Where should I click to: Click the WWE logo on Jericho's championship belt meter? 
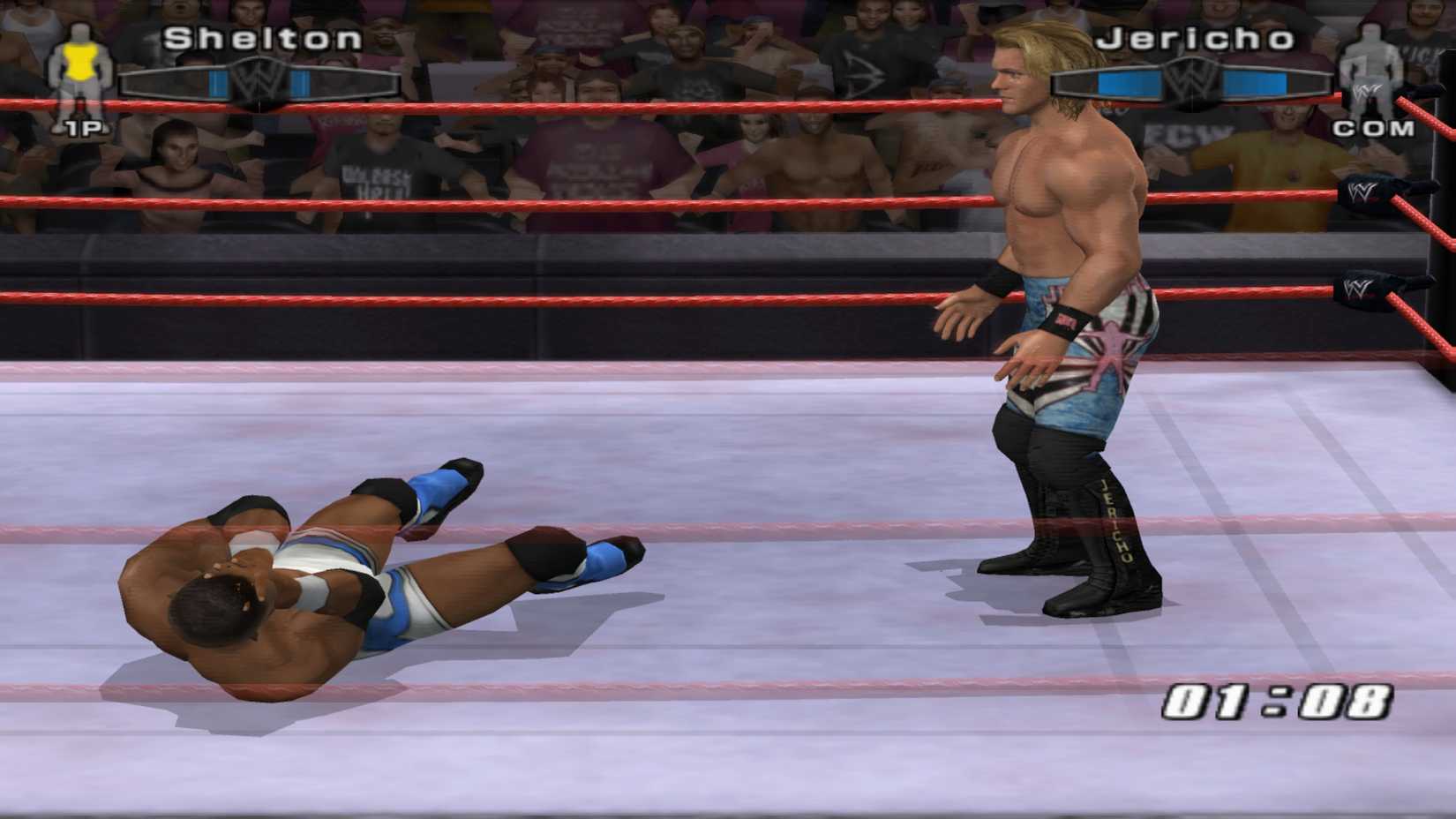pyautogui.click(x=1193, y=79)
